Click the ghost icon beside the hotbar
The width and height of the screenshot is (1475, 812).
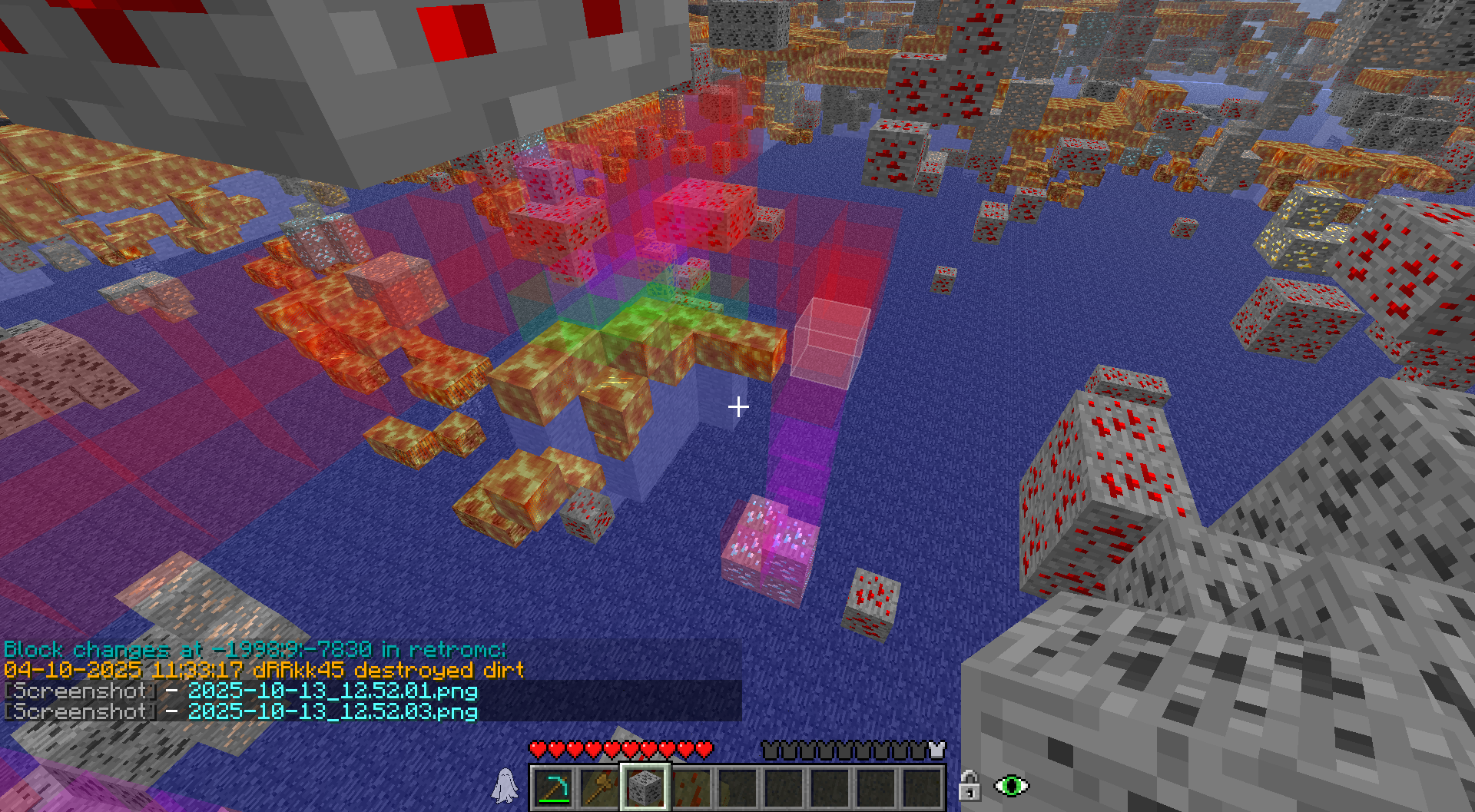[505, 786]
